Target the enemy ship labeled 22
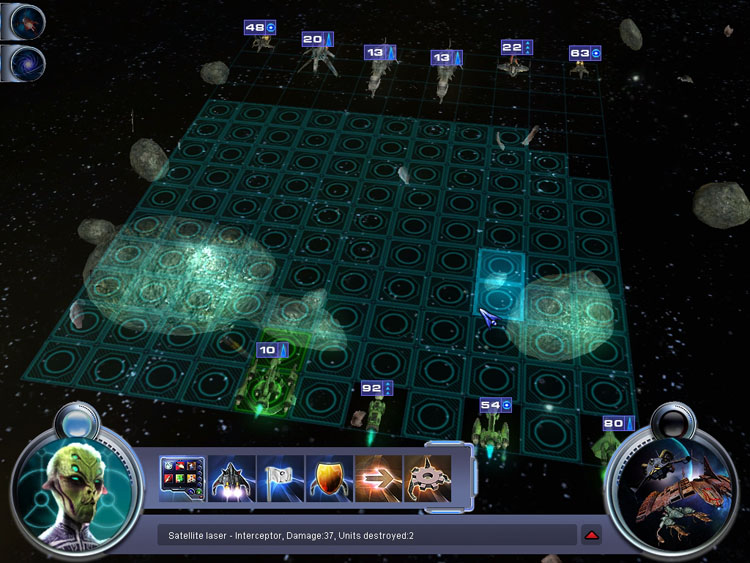The height and width of the screenshot is (563, 750). [514, 65]
